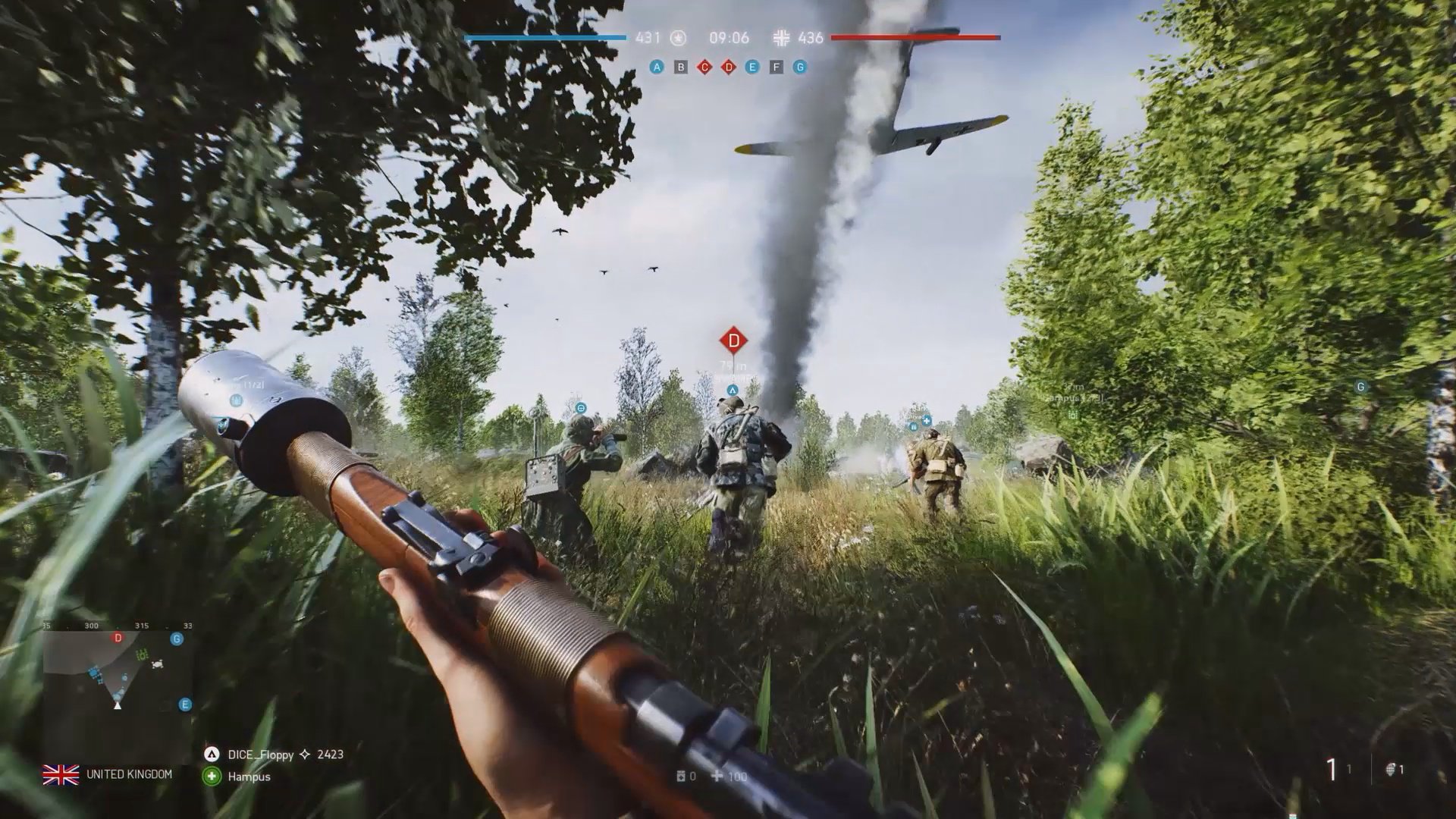The width and height of the screenshot is (1456, 819).
Task: Click the red D marker on the minimap
Action: tap(118, 639)
